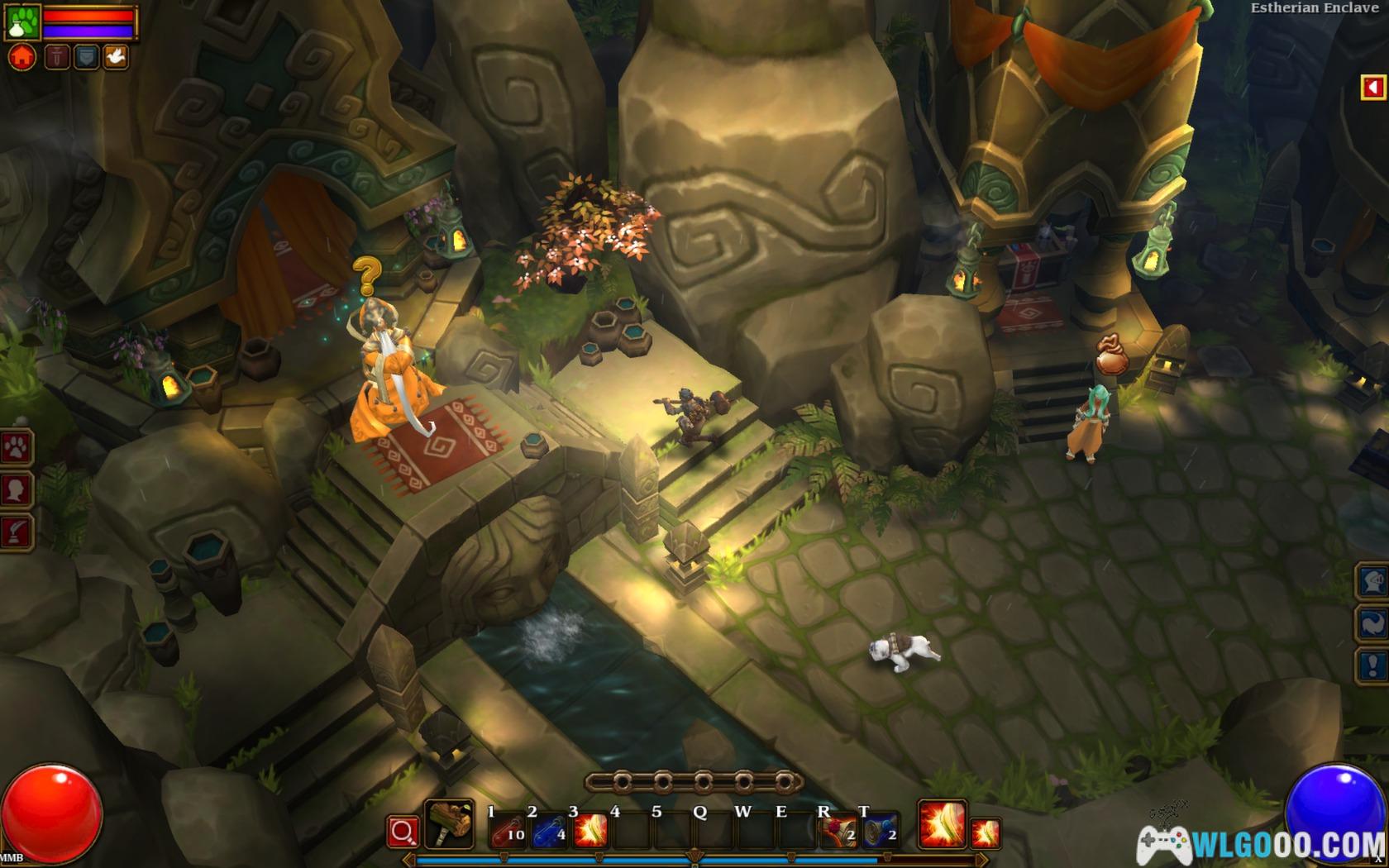This screenshot has width=1389, height=868.
Task: Open the knight helmet panel button
Action: [x=1373, y=581]
